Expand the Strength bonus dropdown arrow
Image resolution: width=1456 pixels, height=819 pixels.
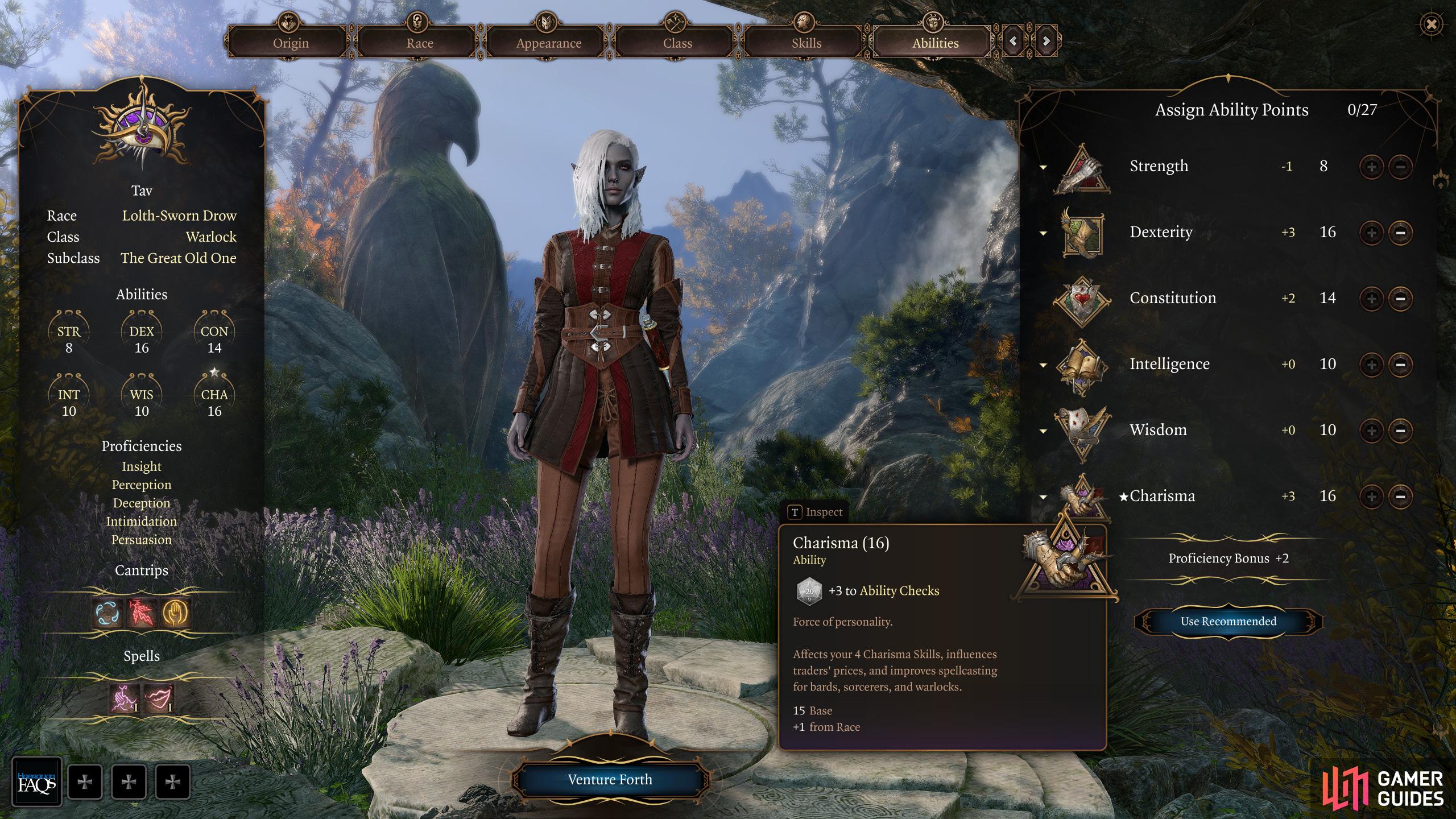pos(1043,167)
